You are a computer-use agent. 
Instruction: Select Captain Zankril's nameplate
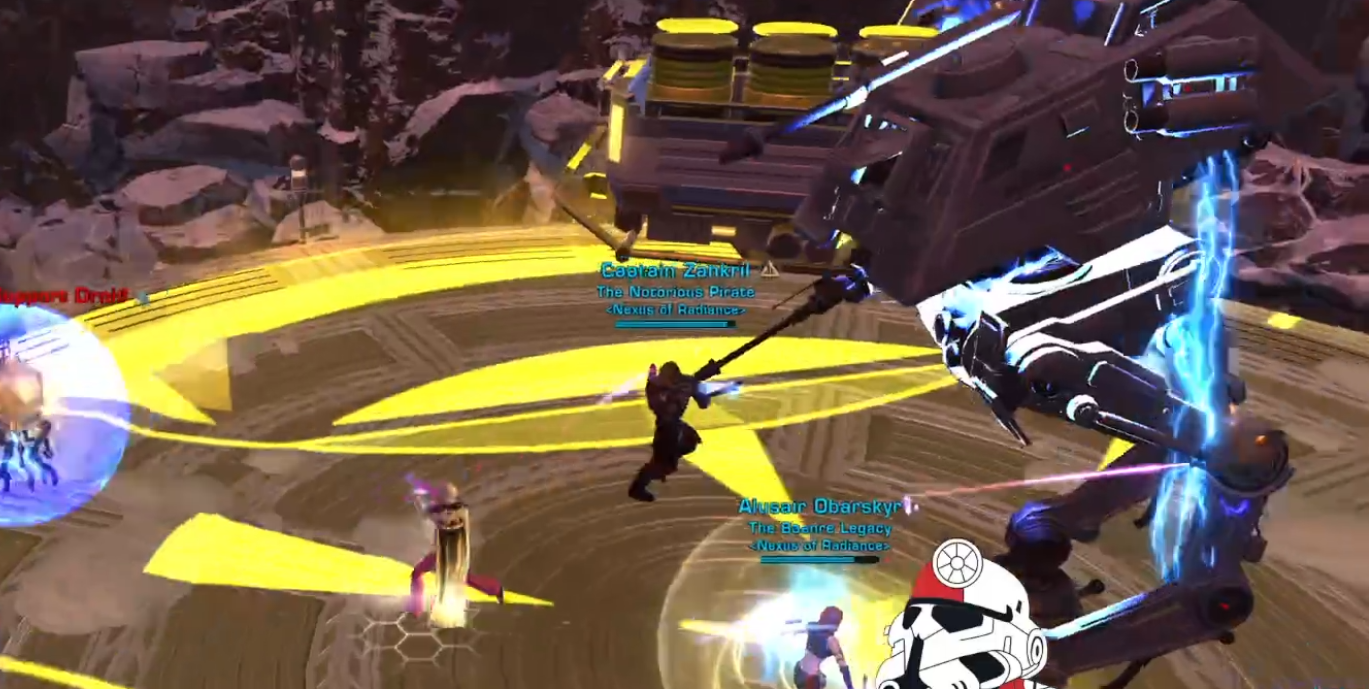tap(675, 271)
